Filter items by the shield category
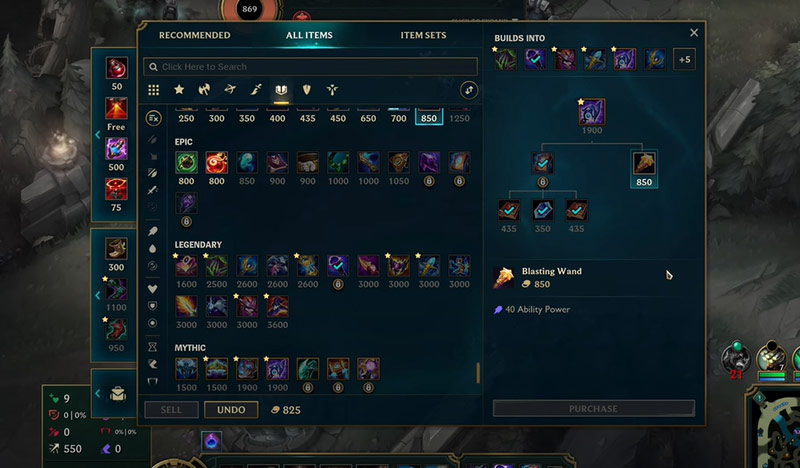Image resolution: width=800 pixels, height=468 pixels. click(x=307, y=90)
